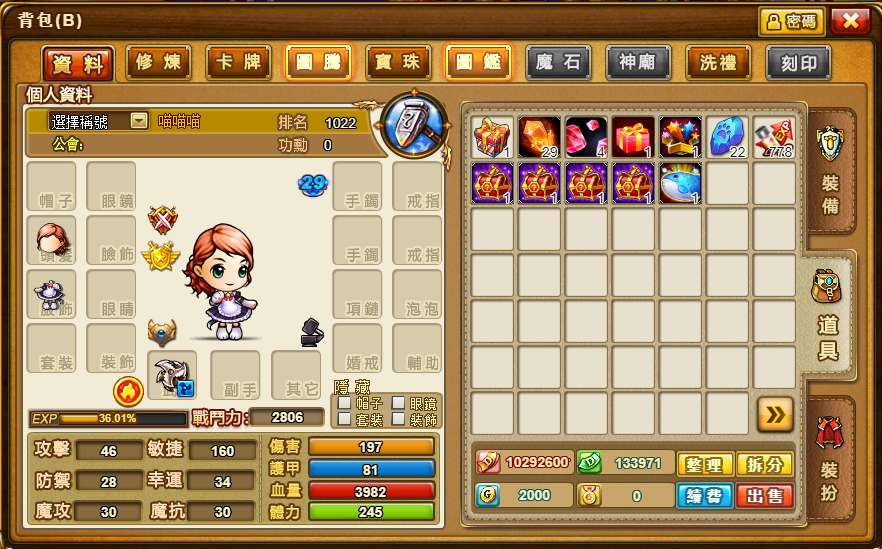The height and width of the screenshot is (549, 882).
Task: Show the 魔石 magic stone tab
Action: coord(558,63)
